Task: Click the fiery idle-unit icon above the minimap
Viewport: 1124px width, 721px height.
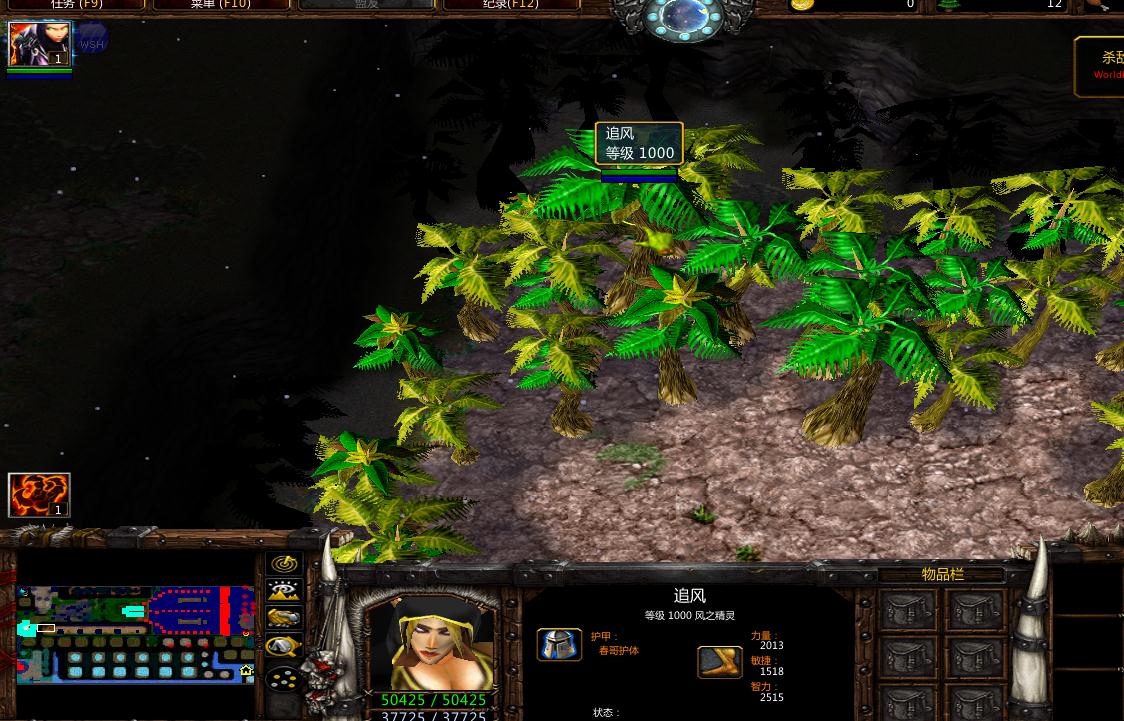Action: click(x=39, y=495)
